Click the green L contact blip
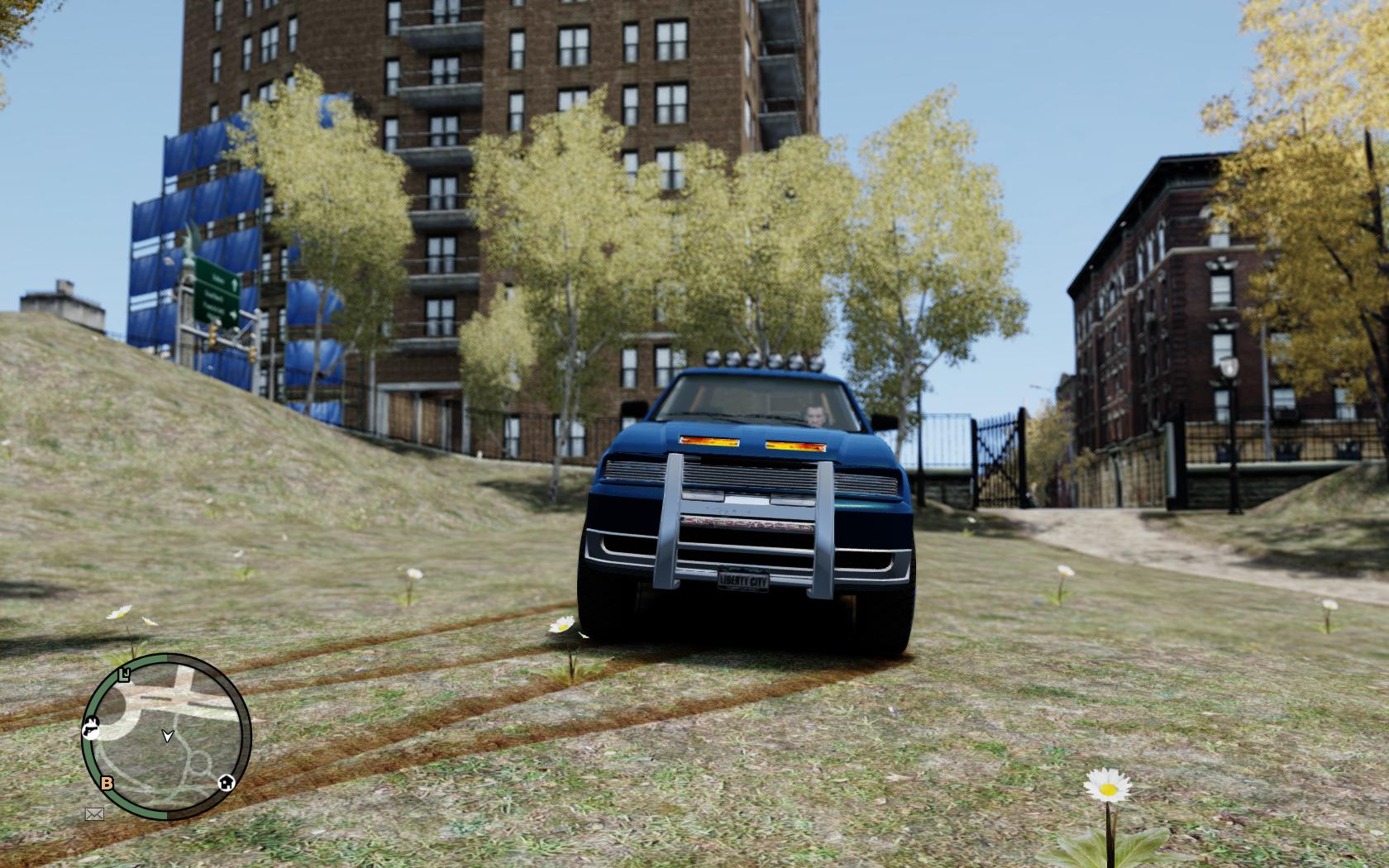The image size is (1389, 868). click(x=125, y=675)
